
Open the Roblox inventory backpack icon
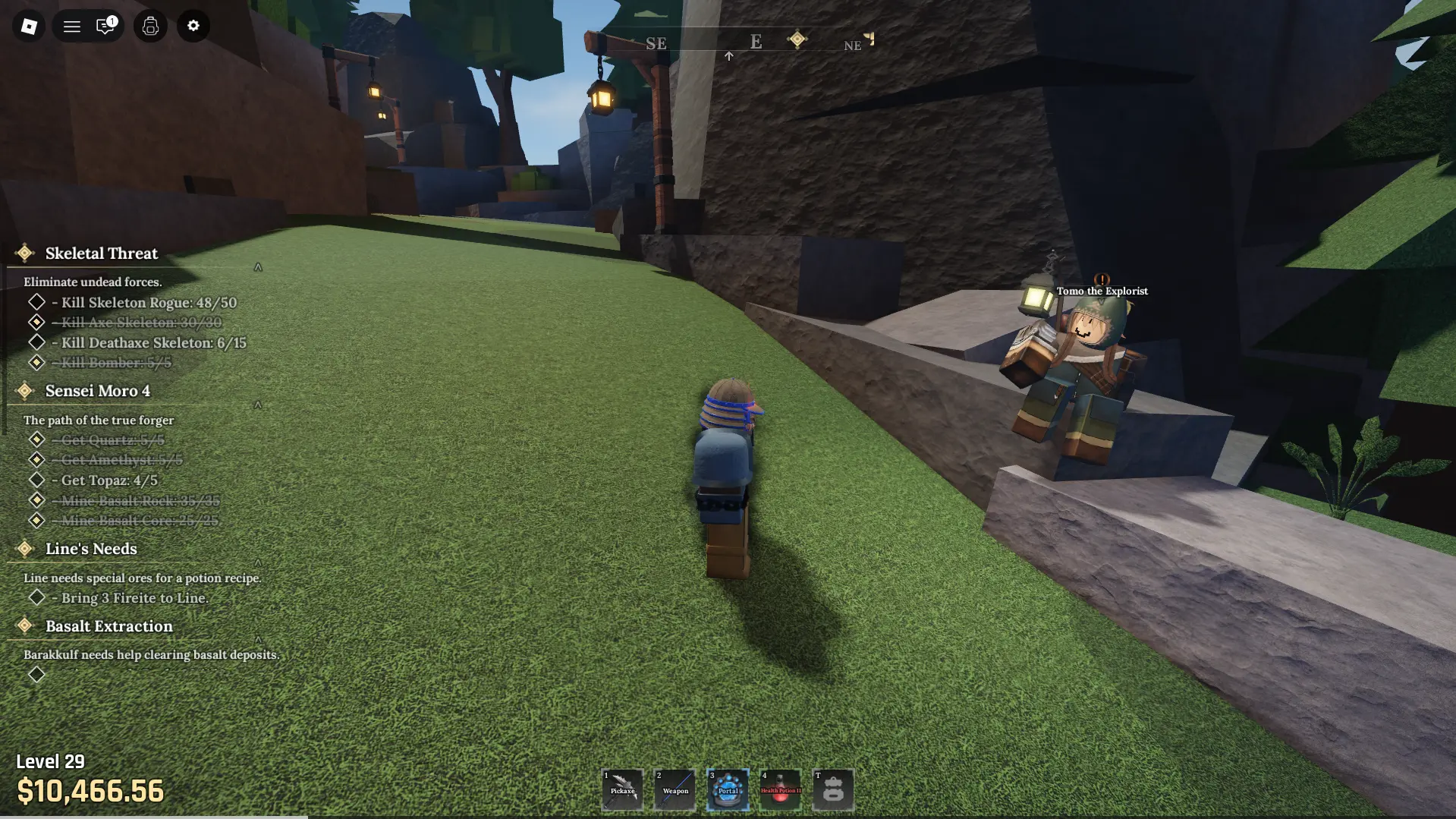point(149,26)
